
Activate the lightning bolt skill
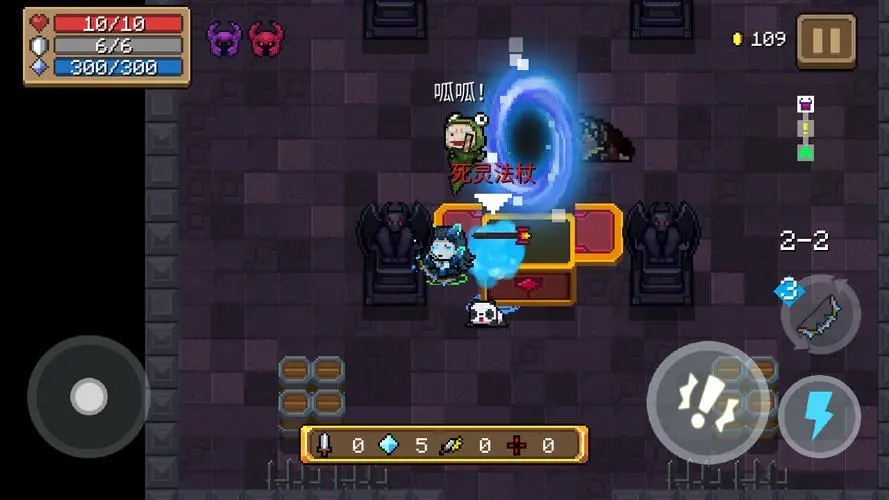point(819,416)
